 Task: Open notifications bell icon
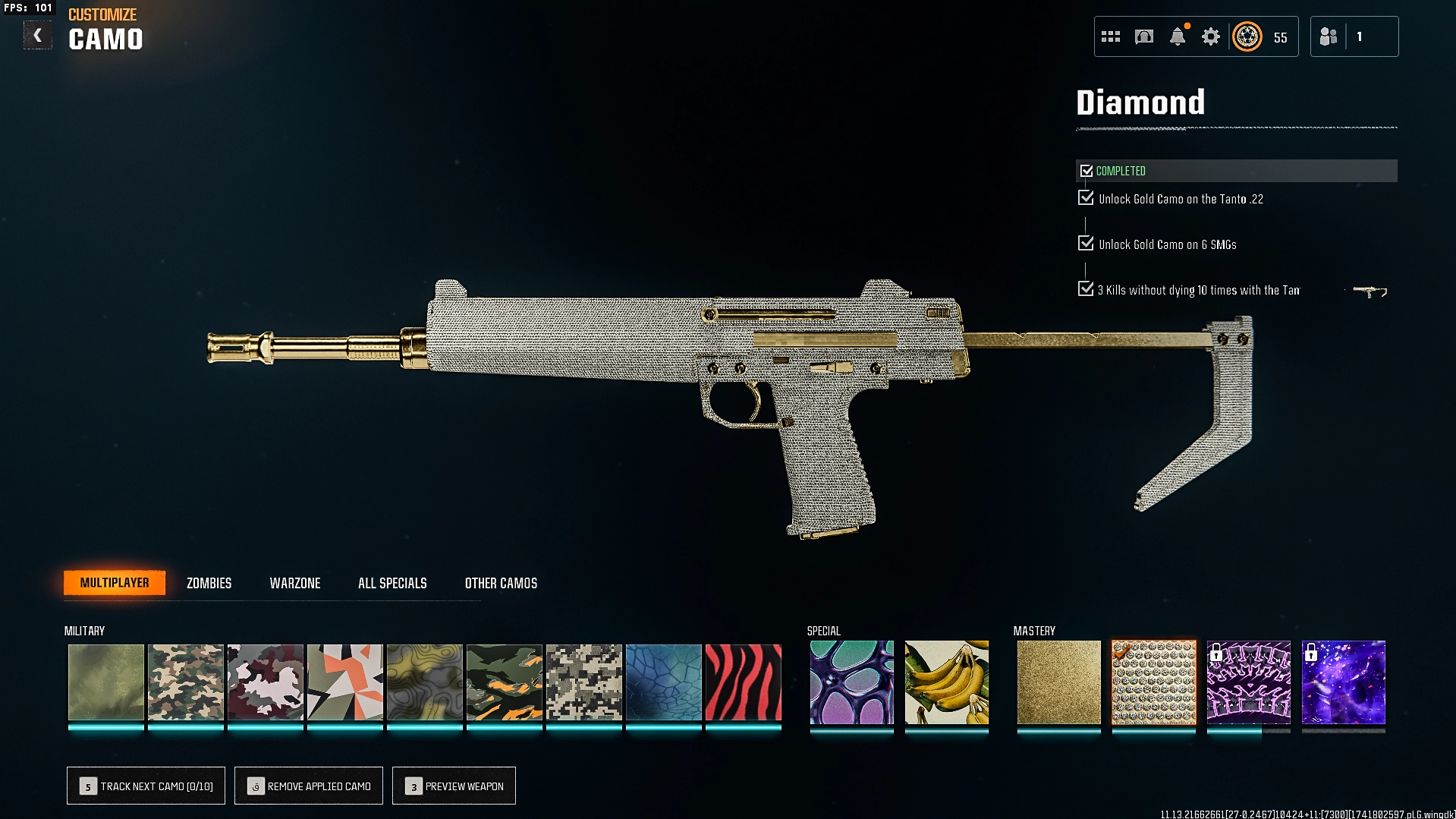click(x=1178, y=36)
